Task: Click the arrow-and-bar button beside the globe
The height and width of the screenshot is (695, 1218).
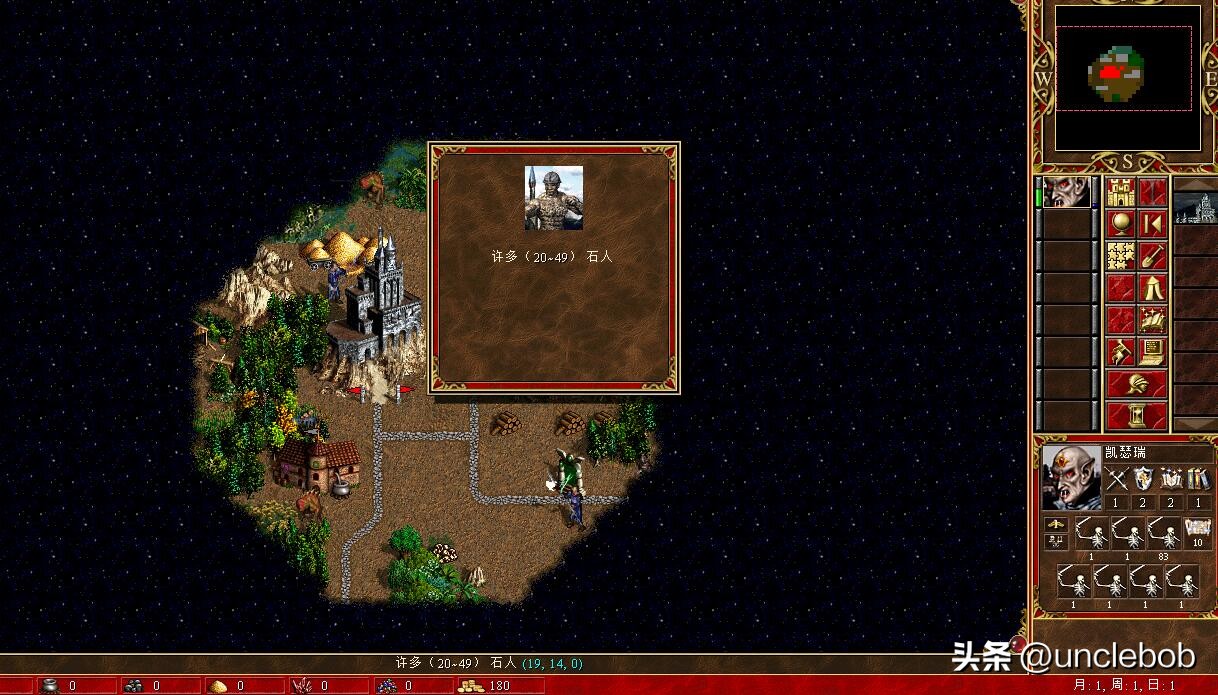Action: click(1153, 223)
